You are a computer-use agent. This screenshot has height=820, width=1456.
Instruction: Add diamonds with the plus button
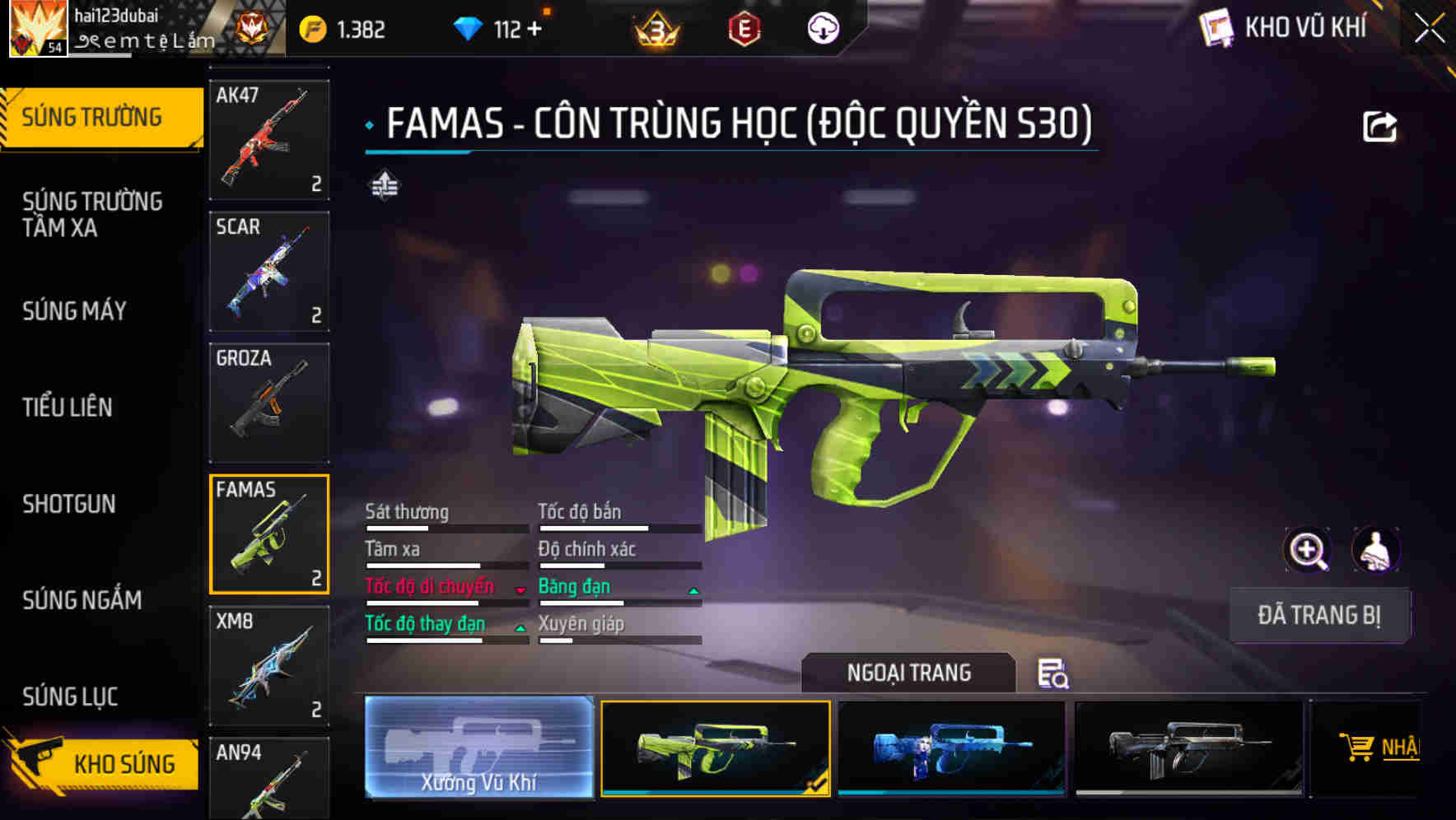[x=534, y=30]
